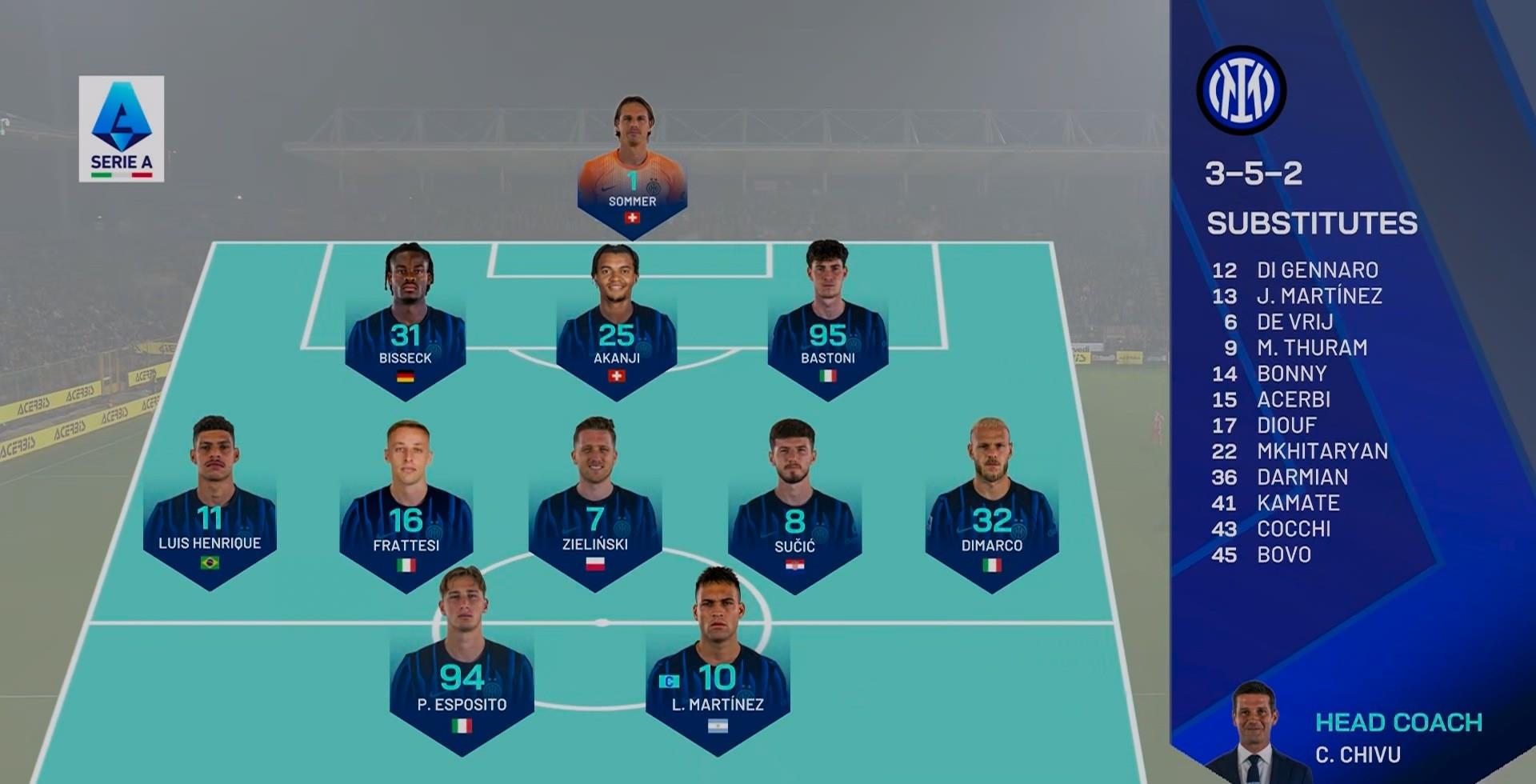This screenshot has height=784, width=1536.
Task: Choose substitute Mkhitaryan from the list
Action: coord(1322,451)
